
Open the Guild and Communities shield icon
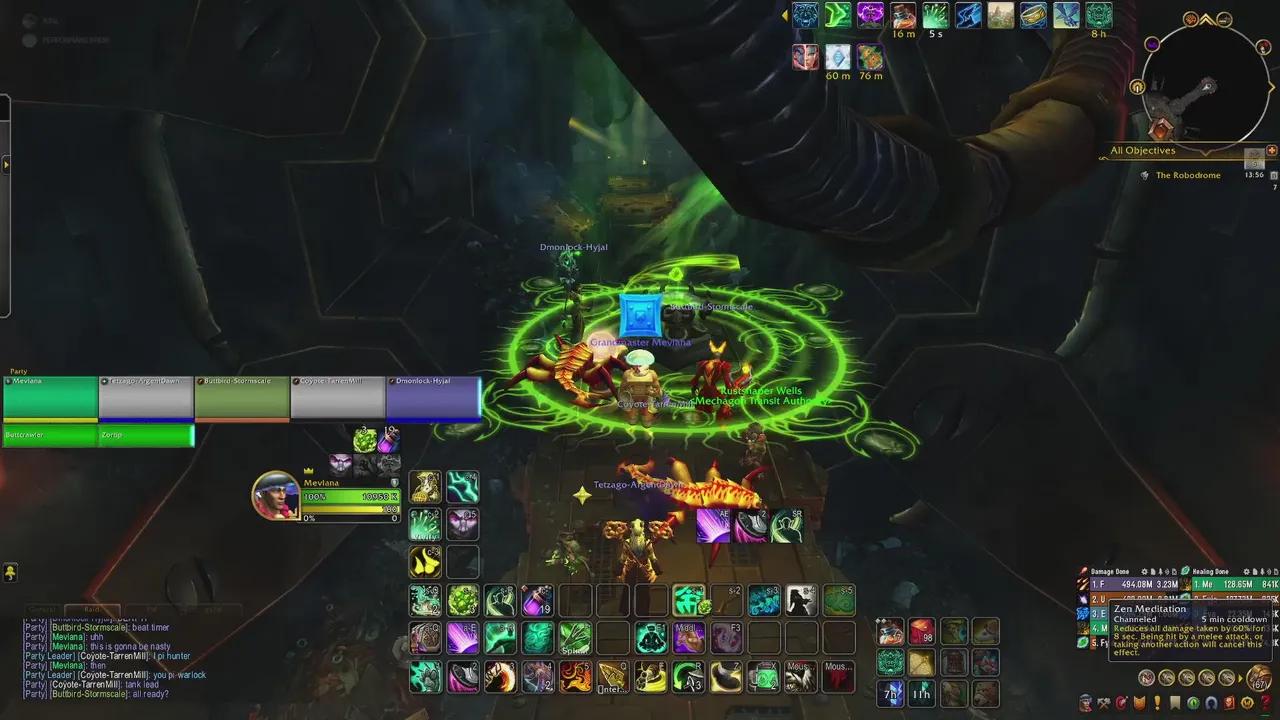point(1140,705)
